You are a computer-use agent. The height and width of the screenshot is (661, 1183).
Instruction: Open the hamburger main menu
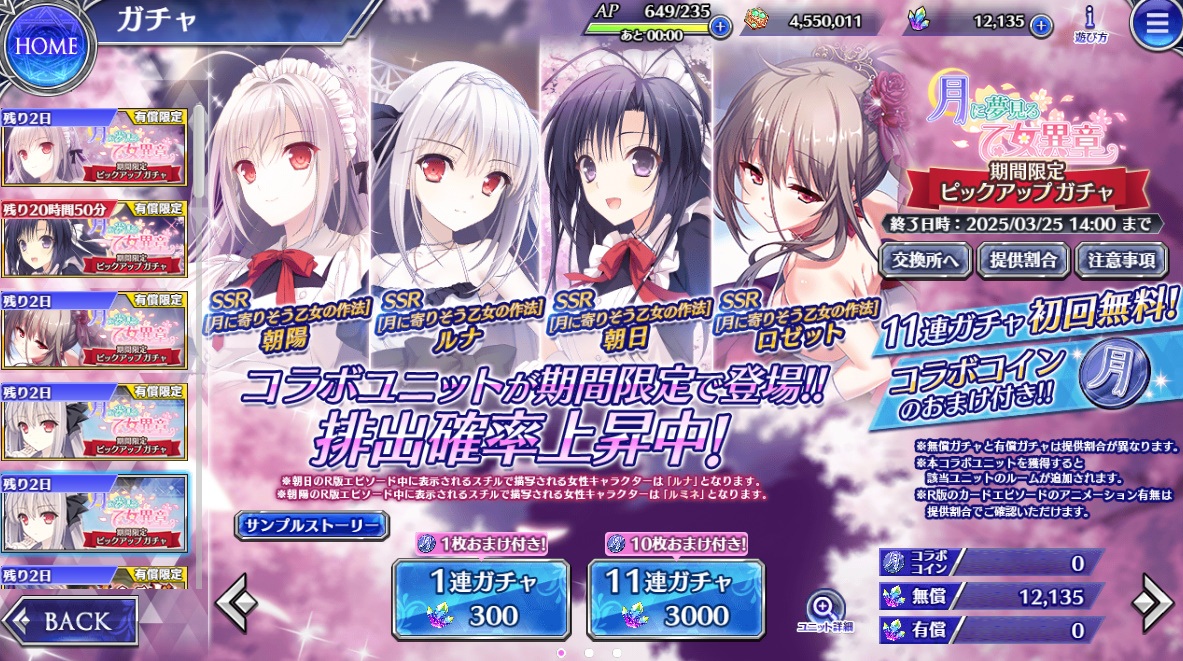(1156, 26)
